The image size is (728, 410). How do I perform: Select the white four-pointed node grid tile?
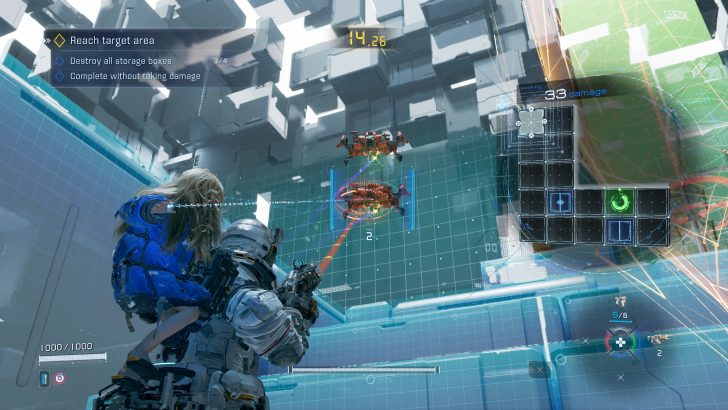coord(531,121)
